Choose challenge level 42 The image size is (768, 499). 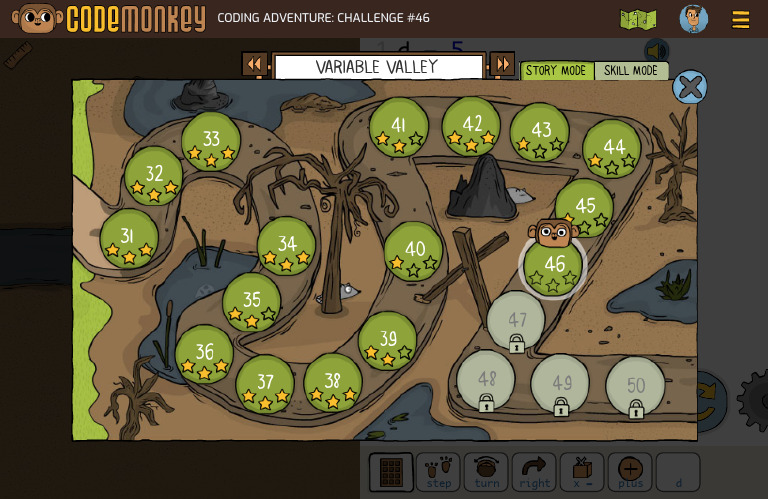coord(472,126)
